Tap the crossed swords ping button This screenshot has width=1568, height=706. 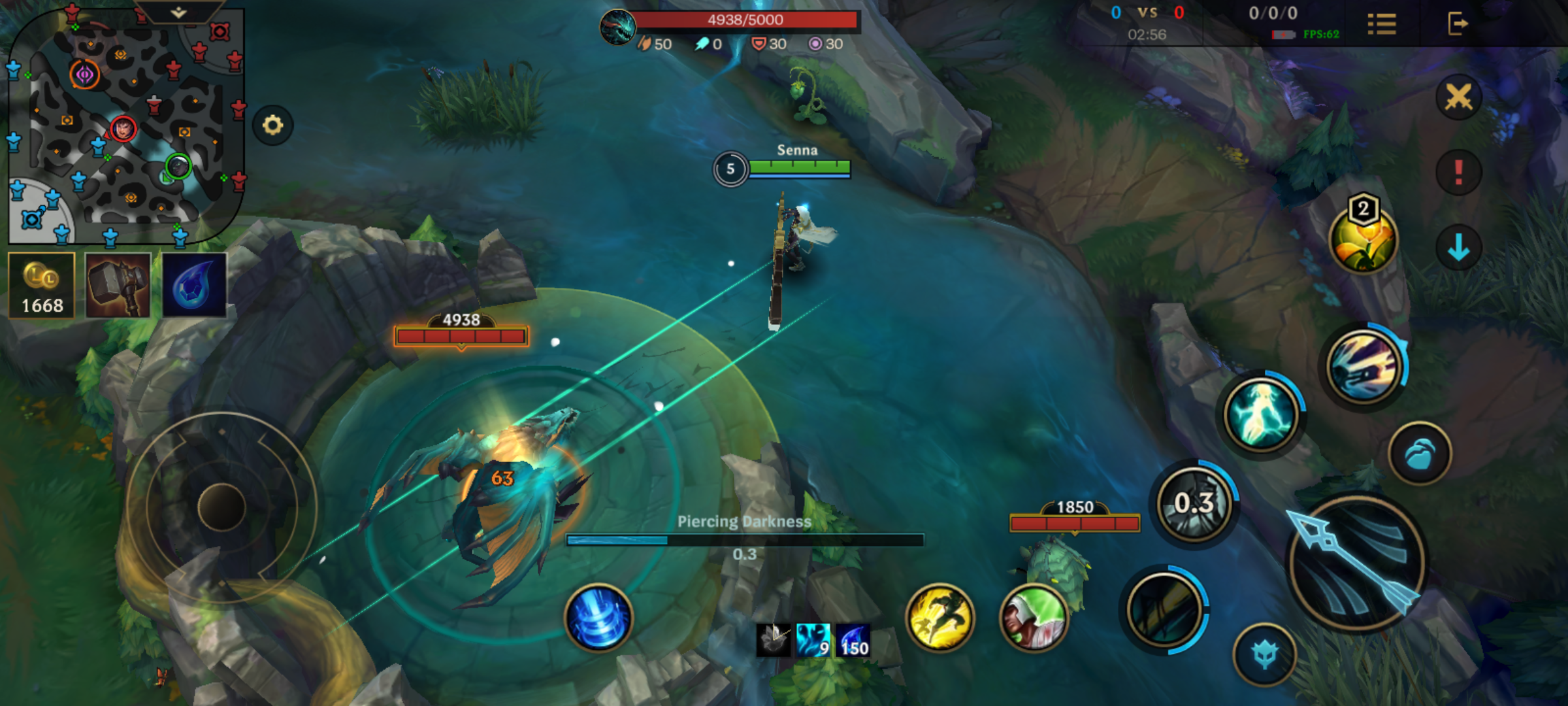click(x=1458, y=98)
